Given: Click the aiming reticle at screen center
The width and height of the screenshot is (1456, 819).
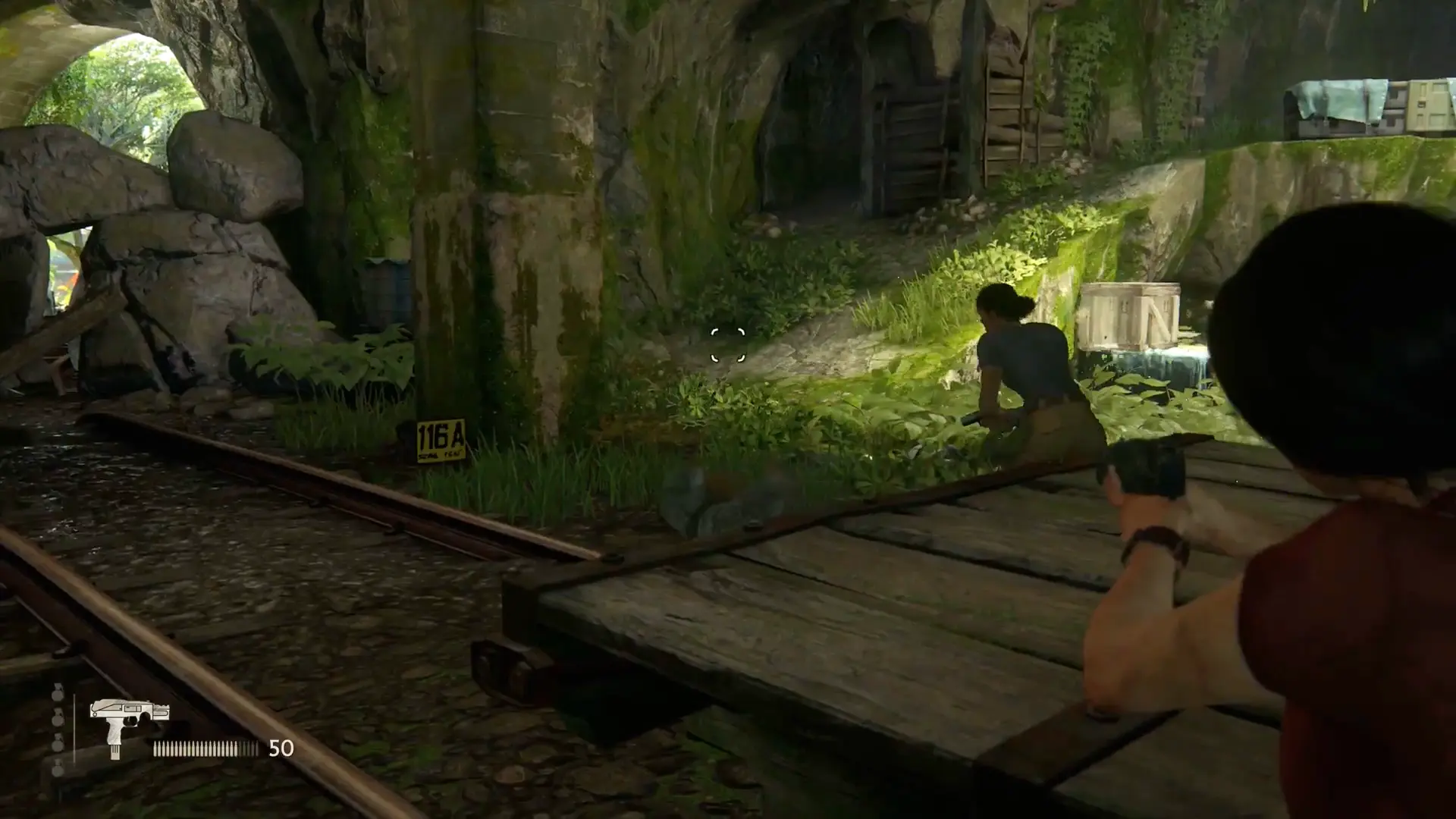Looking at the screenshot, I should click(x=726, y=346).
